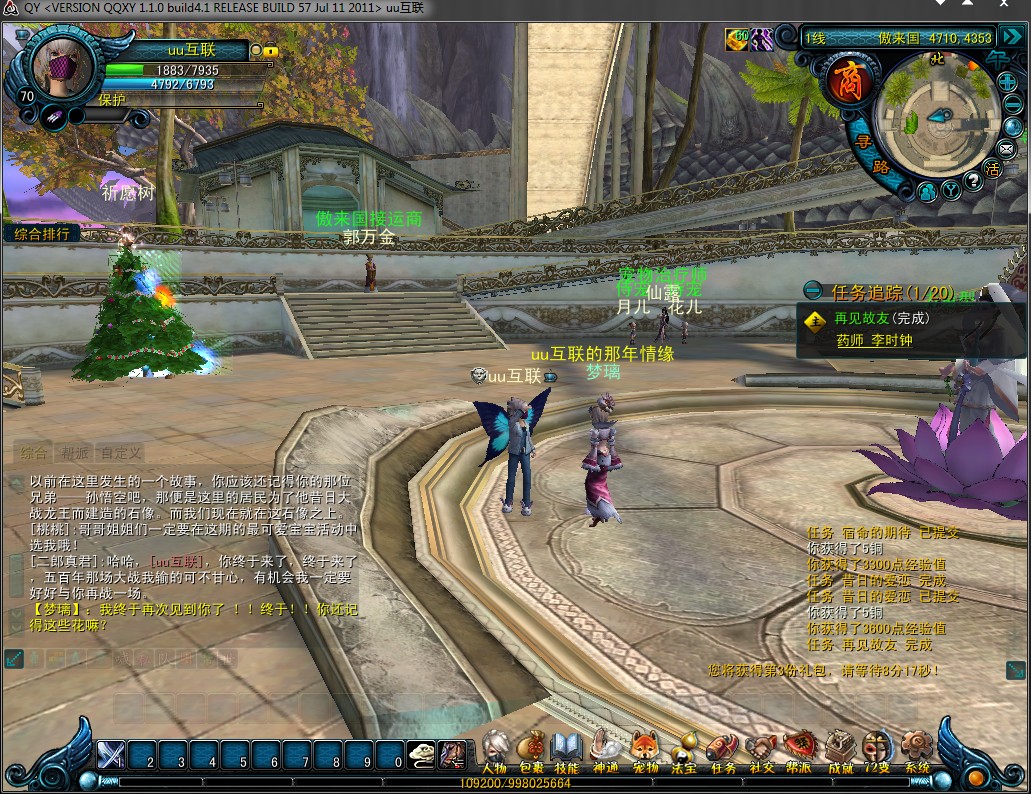Open the 综合排行 ranking button

coord(42,234)
